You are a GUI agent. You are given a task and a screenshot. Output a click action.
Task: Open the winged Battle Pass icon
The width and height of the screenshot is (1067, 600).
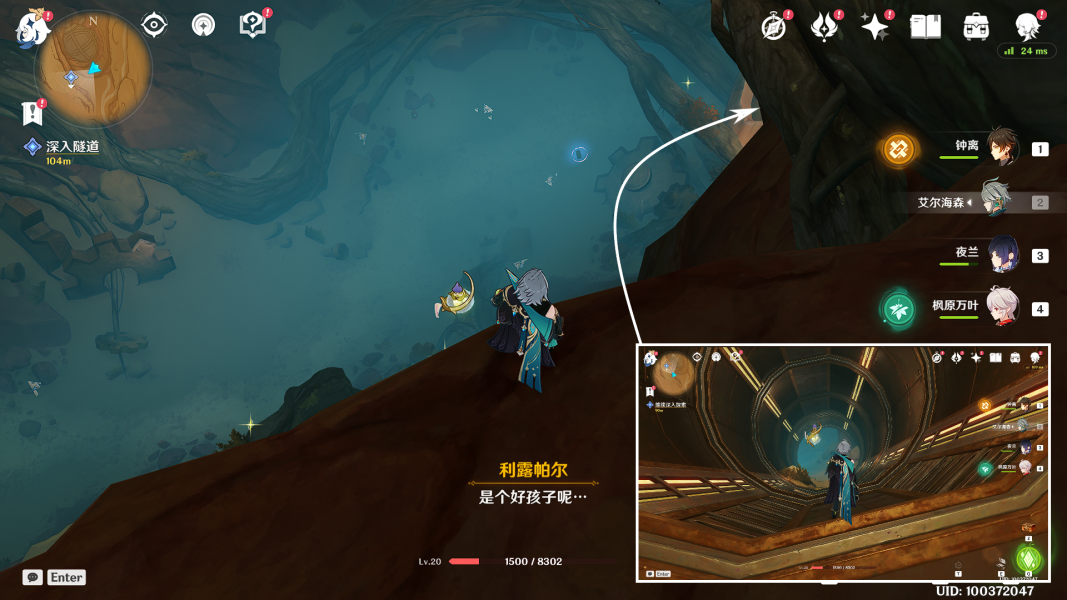[824, 27]
